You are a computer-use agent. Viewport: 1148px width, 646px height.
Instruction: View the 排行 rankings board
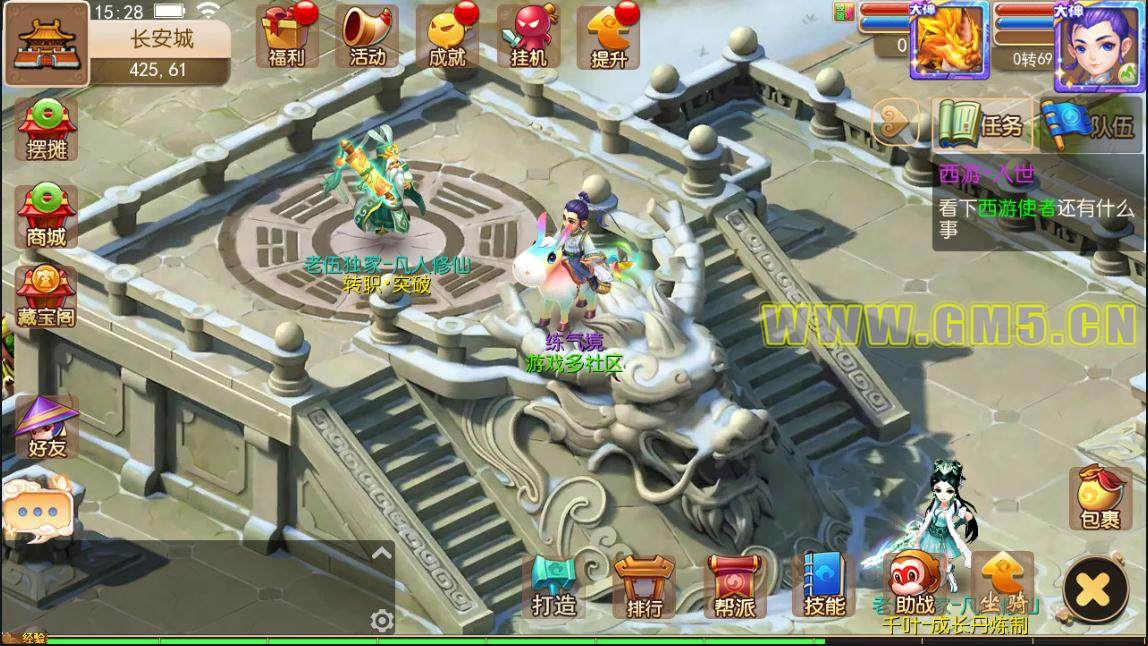point(644,587)
